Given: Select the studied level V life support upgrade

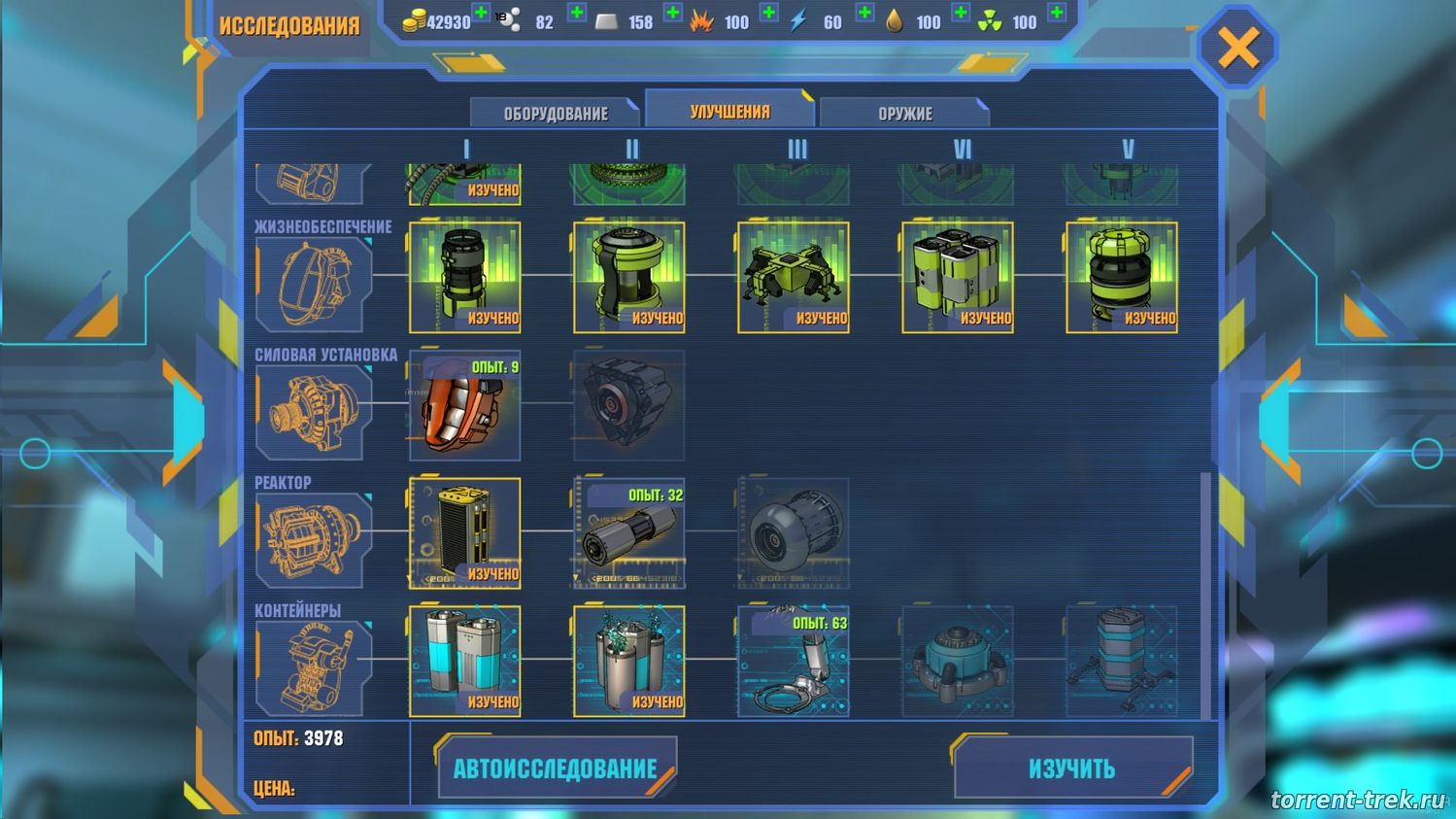Looking at the screenshot, I should pyautogui.click(x=1121, y=277).
